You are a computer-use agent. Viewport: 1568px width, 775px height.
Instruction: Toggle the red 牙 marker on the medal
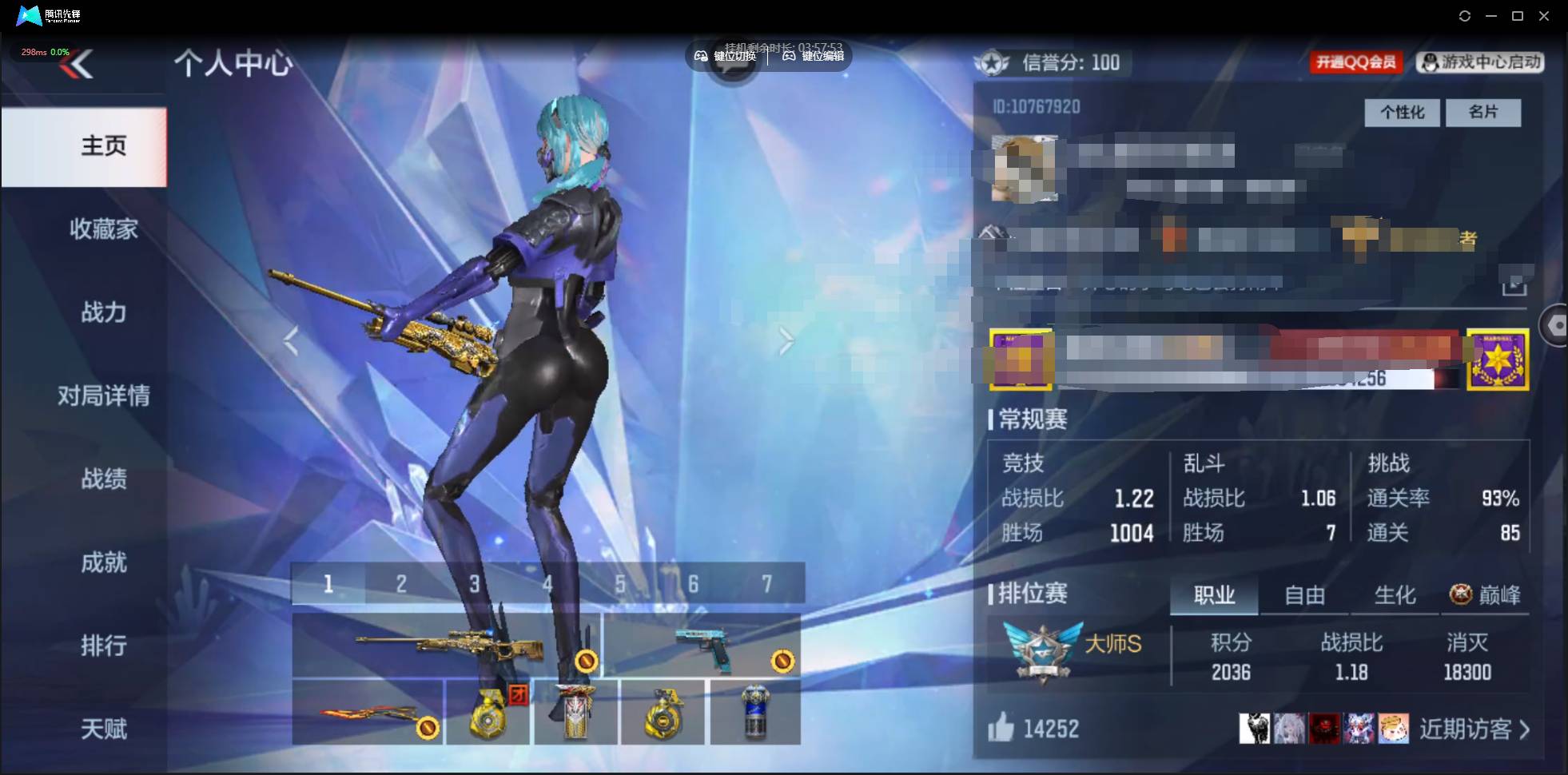[518, 696]
